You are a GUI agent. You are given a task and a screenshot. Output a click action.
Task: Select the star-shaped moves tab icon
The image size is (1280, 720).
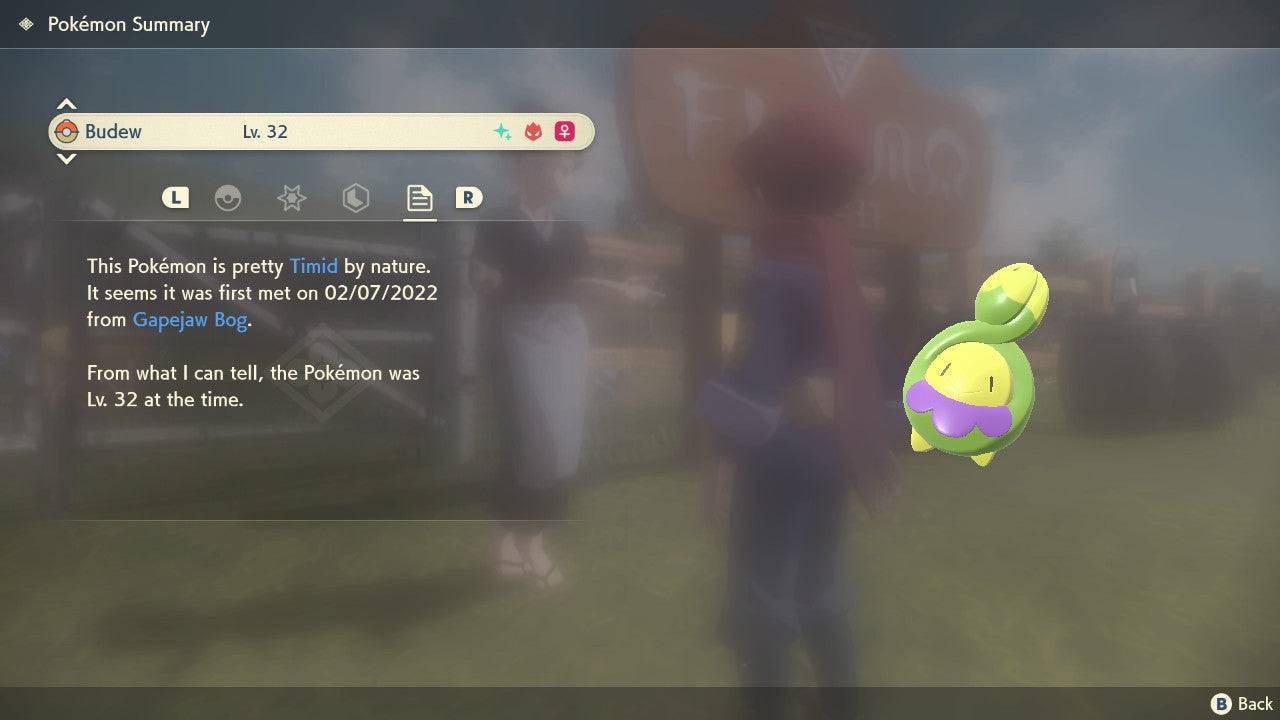[x=291, y=198]
